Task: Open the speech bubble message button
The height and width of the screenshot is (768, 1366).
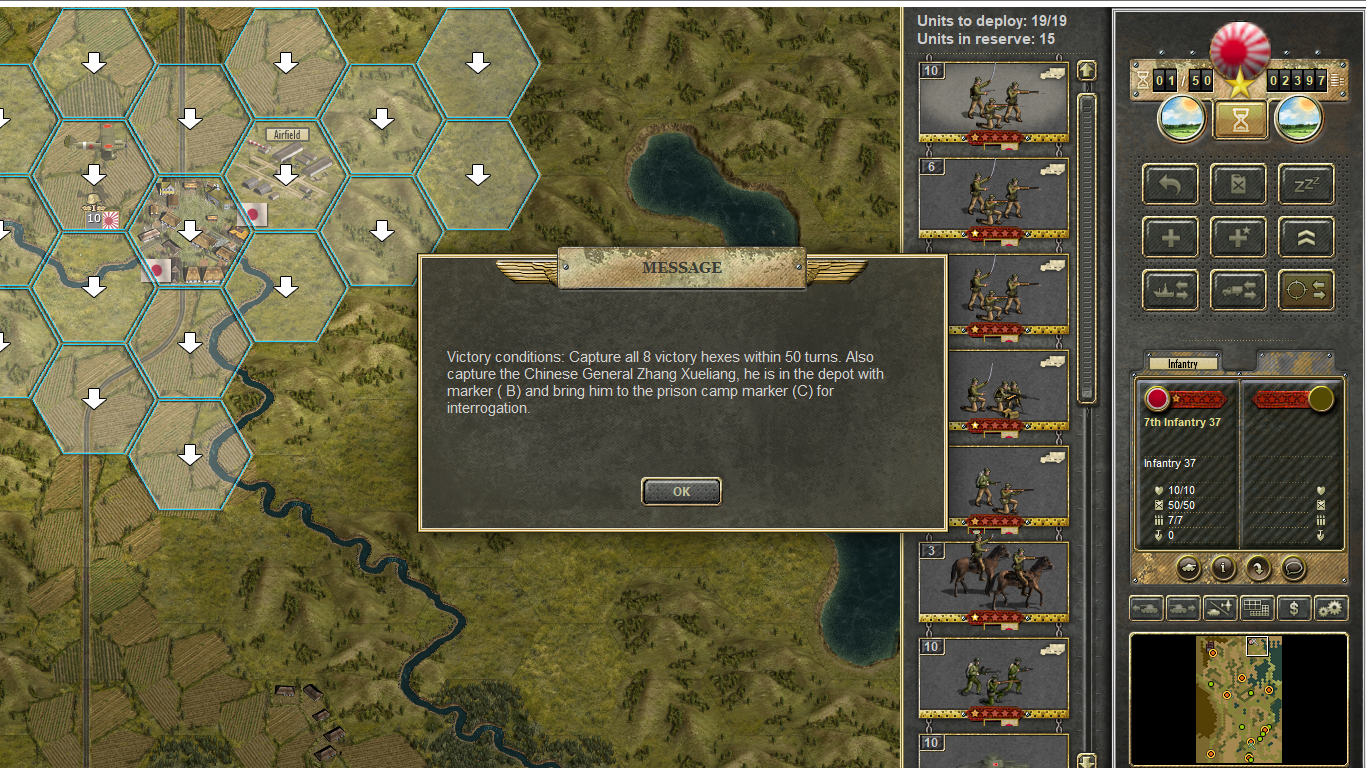Action: (x=1293, y=568)
